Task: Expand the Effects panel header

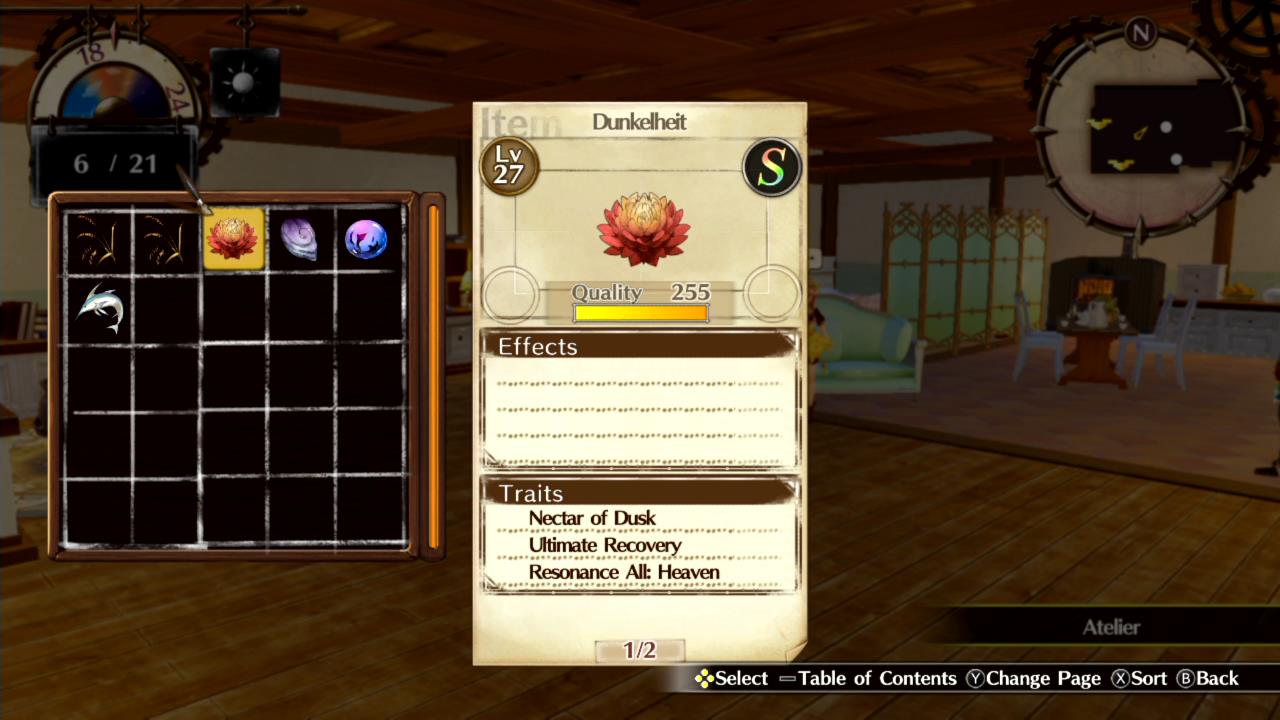Action: [x=538, y=346]
